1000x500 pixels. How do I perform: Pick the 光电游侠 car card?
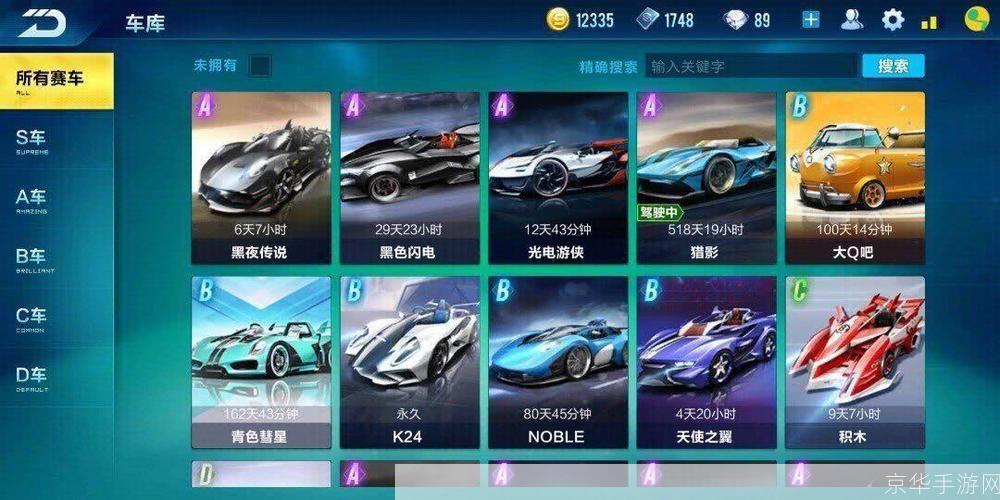pyautogui.click(x=557, y=178)
